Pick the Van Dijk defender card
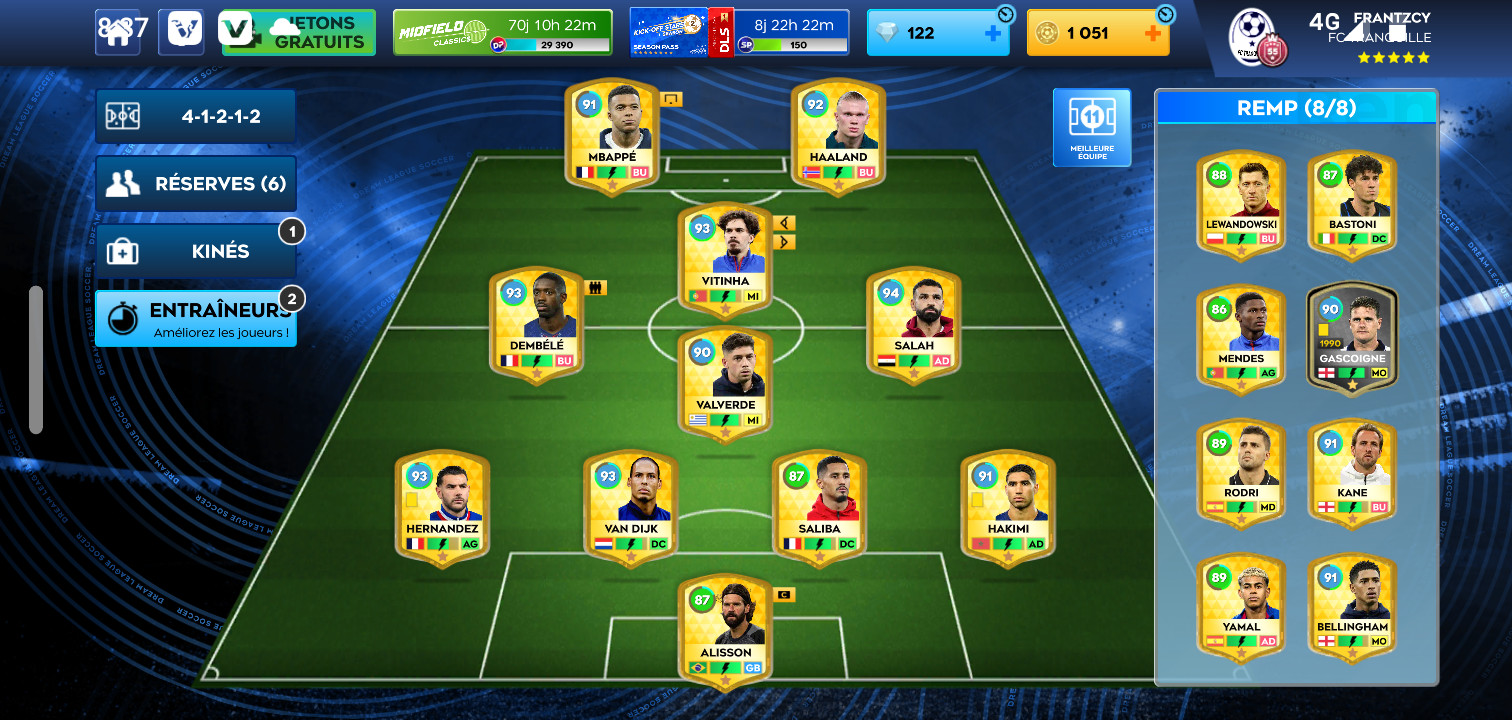 click(630, 507)
